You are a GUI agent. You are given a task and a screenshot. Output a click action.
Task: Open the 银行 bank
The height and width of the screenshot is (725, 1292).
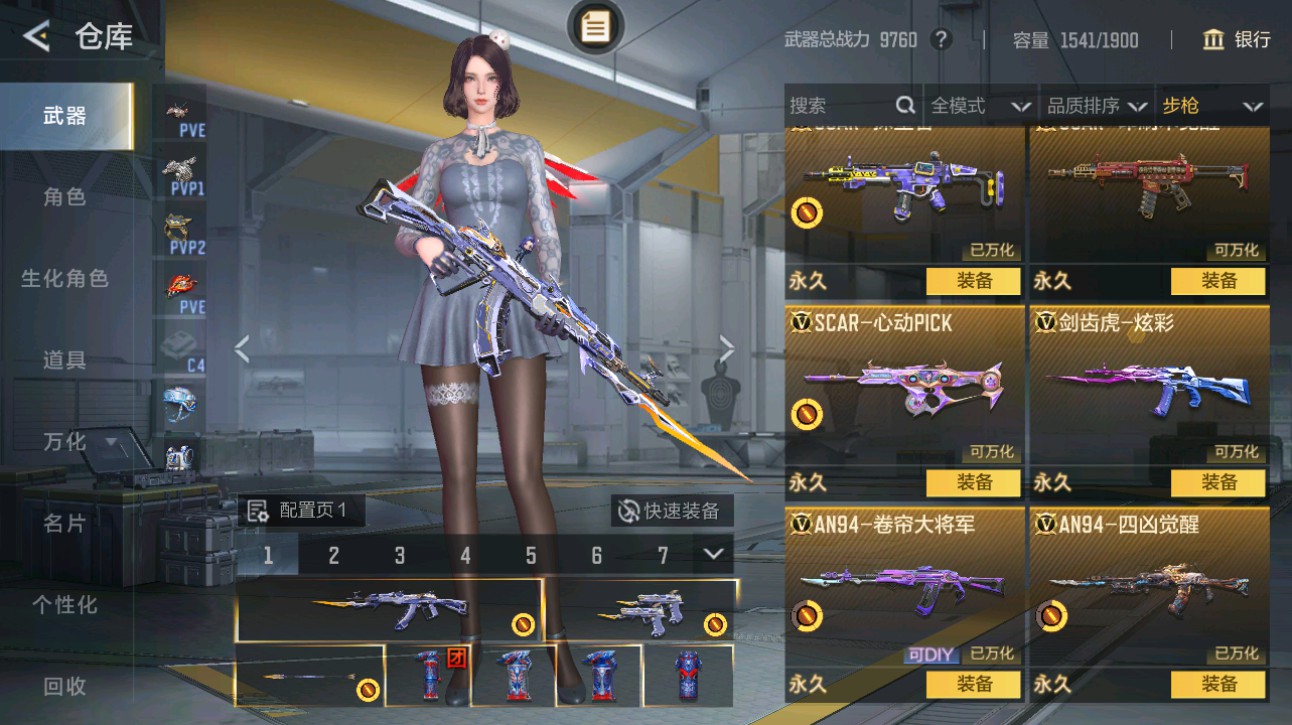point(1237,40)
